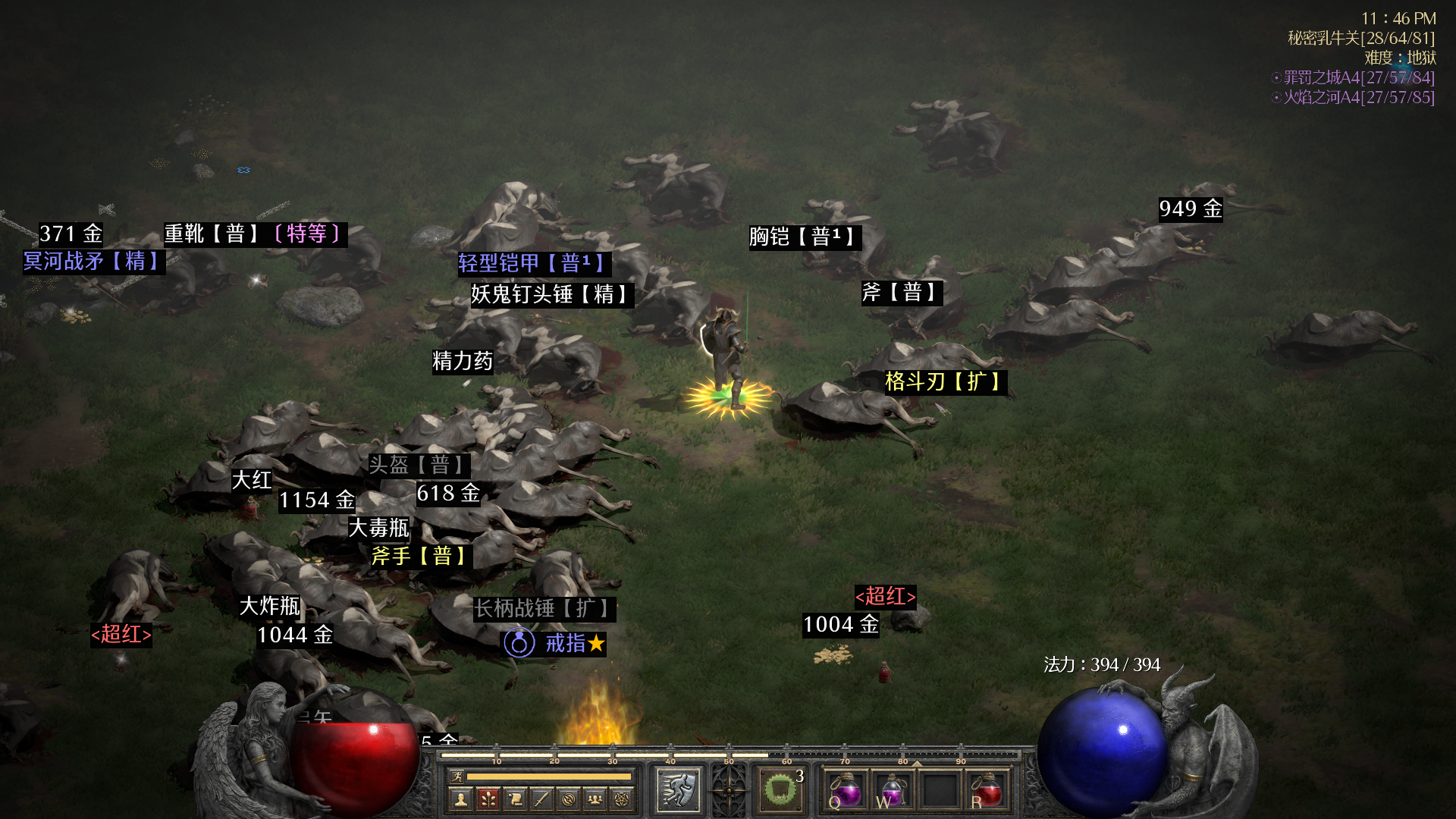
Task: Pick up the 妖鬼钉头锤【精】 label
Action: click(x=551, y=294)
